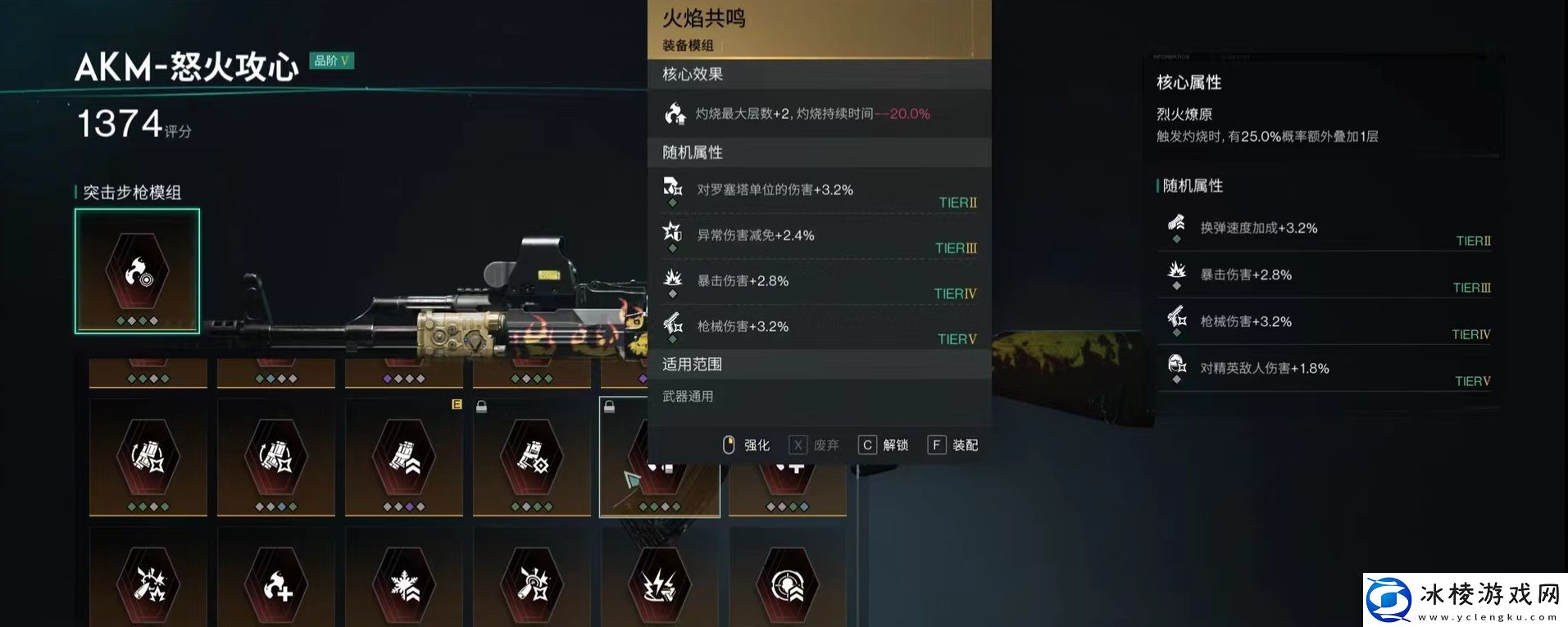Click the TIERV label on 枪械伤害 row
The width and height of the screenshot is (1568, 627).
(x=954, y=338)
